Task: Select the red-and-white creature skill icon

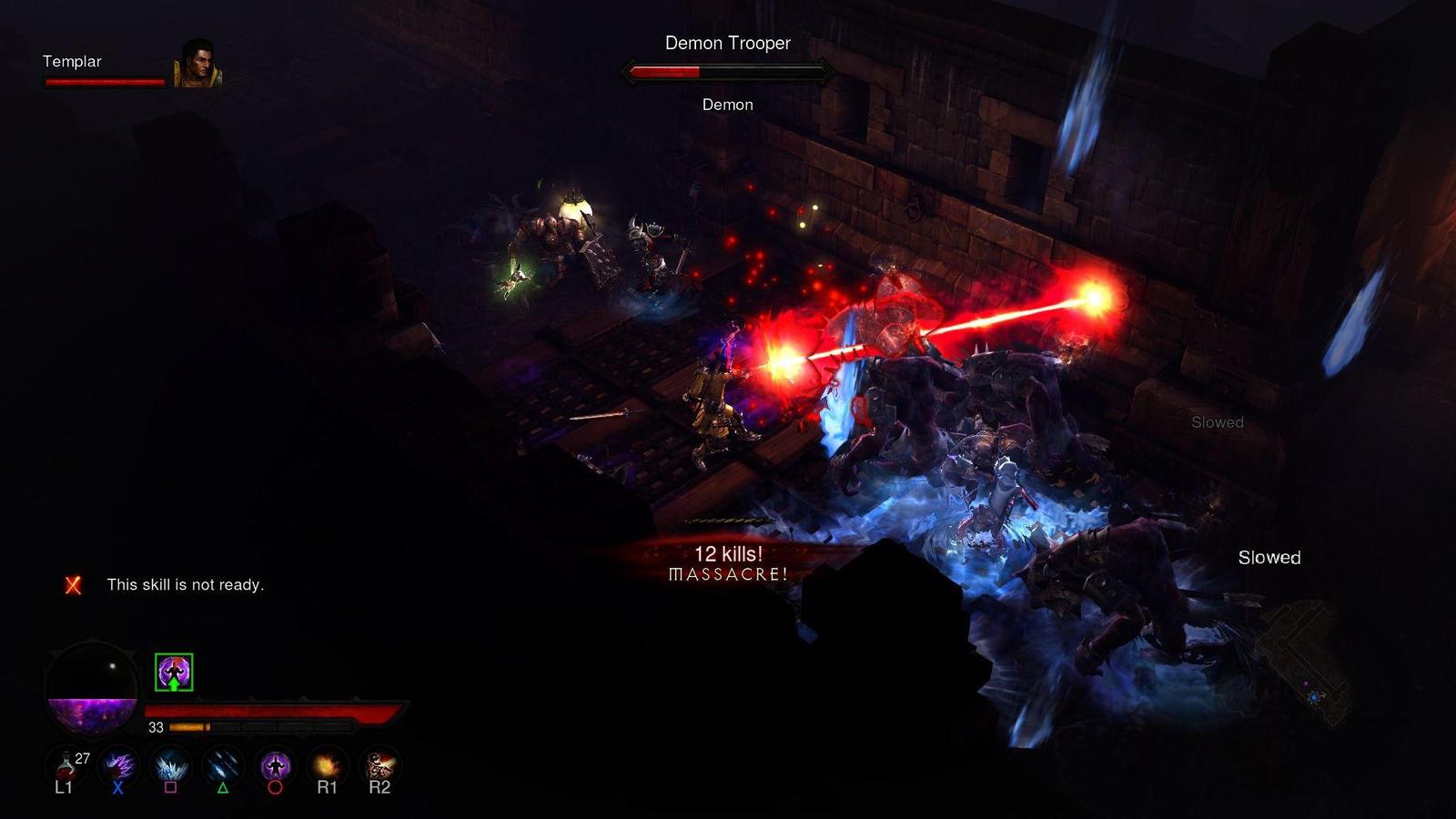Action: coord(379,764)
